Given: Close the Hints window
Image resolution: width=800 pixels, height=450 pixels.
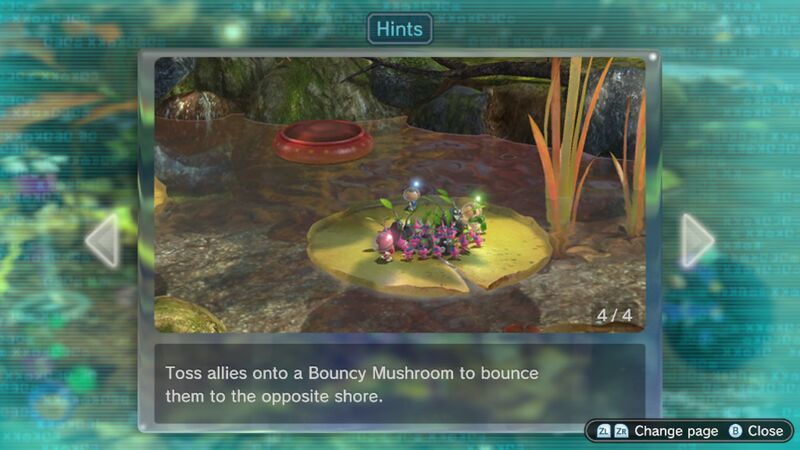Looking at the screenshot, I should point(755,431).
